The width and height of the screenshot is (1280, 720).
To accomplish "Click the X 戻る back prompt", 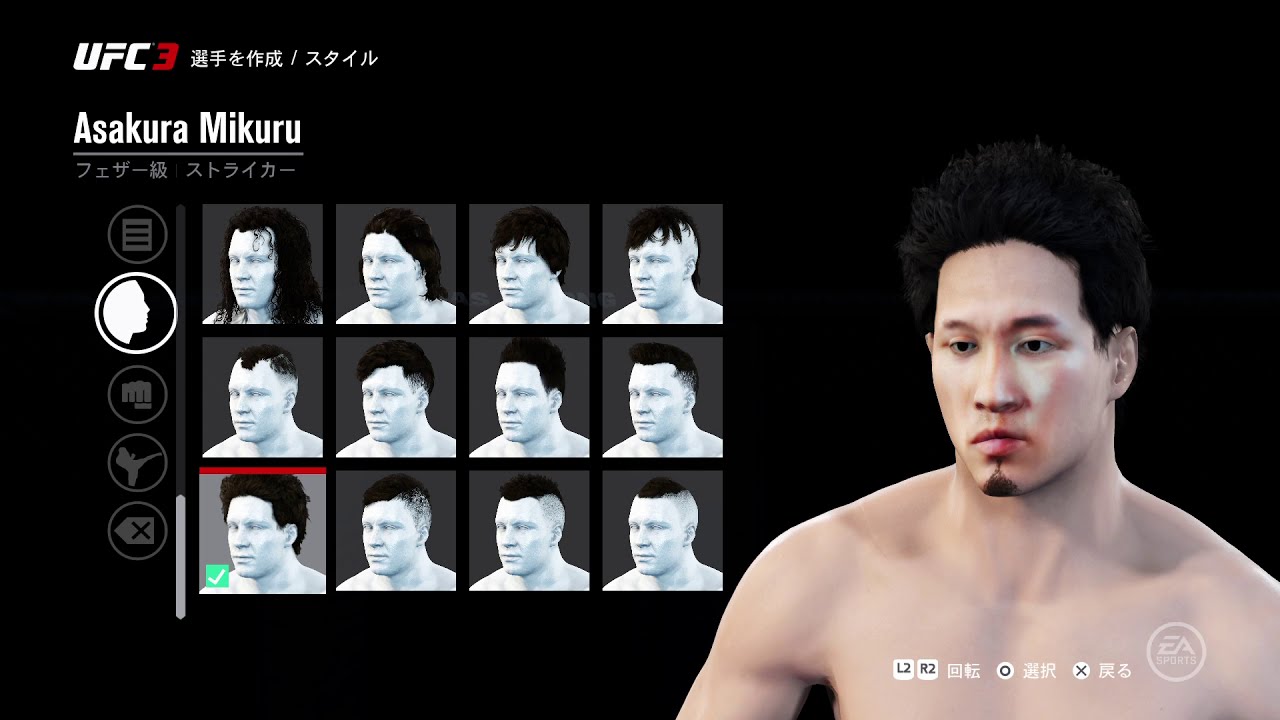I will point(1082,671).
